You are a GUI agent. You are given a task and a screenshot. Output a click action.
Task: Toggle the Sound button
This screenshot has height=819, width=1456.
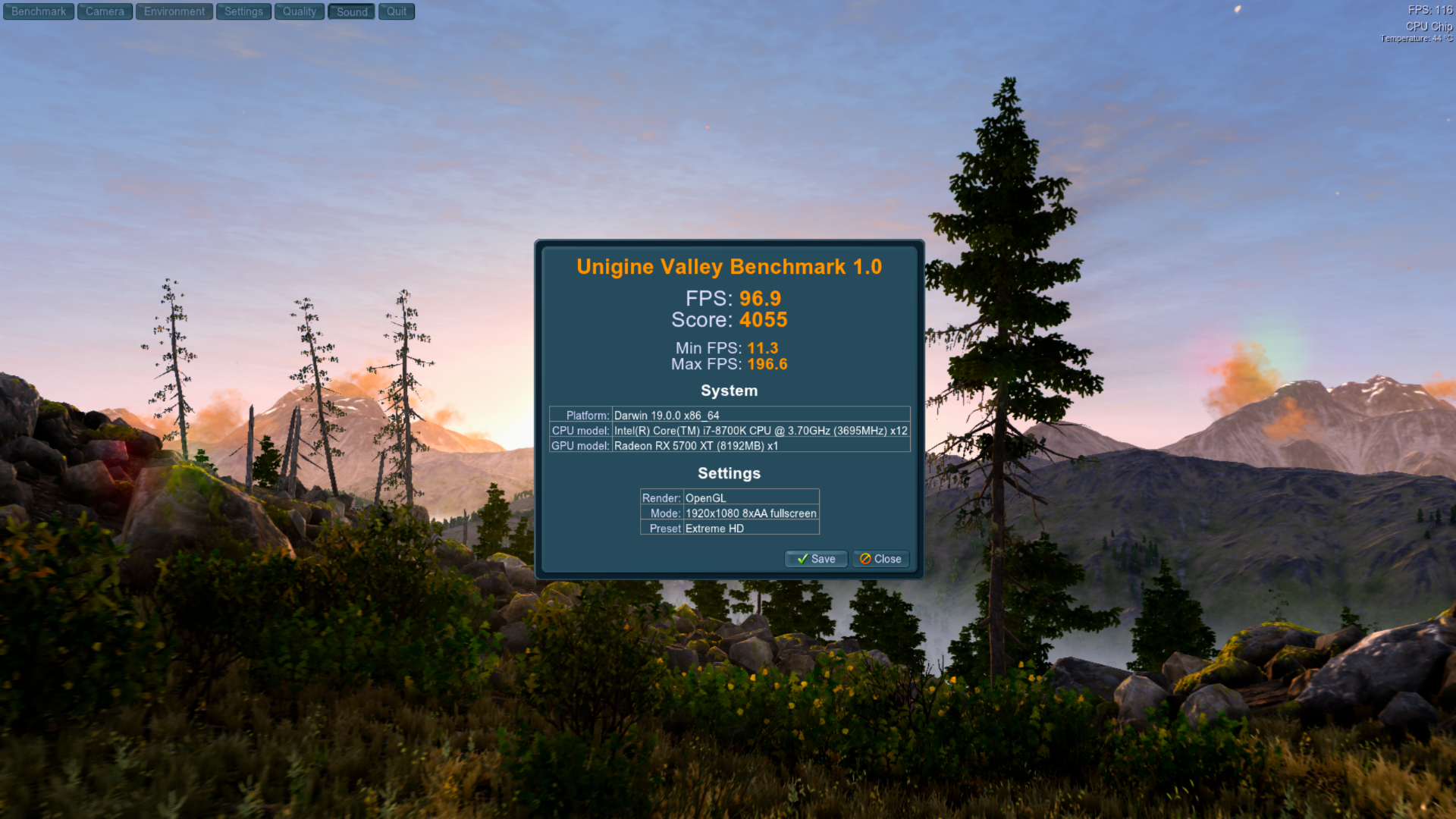point(352,11)
